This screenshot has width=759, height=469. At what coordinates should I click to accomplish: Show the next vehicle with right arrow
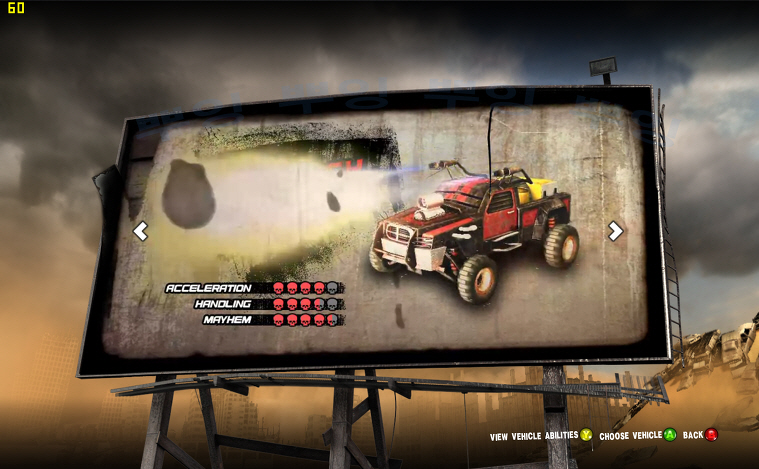point(615,231)
